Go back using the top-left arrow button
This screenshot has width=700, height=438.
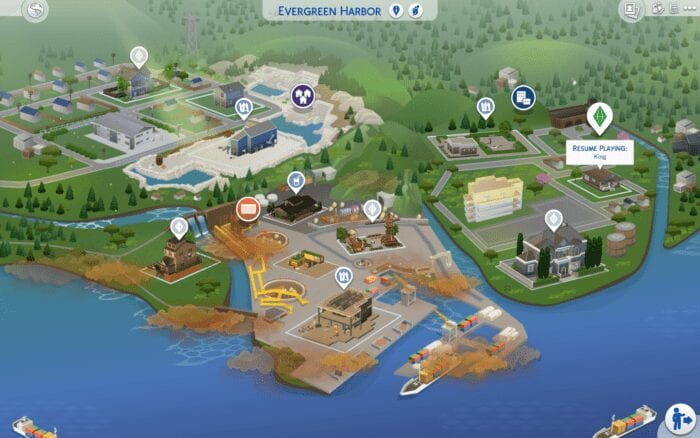click(36, 11)
